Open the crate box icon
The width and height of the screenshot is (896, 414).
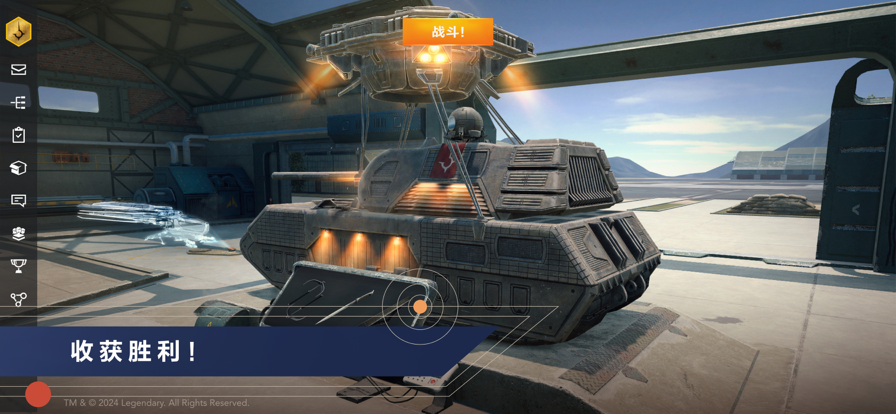tap(19, 168)
